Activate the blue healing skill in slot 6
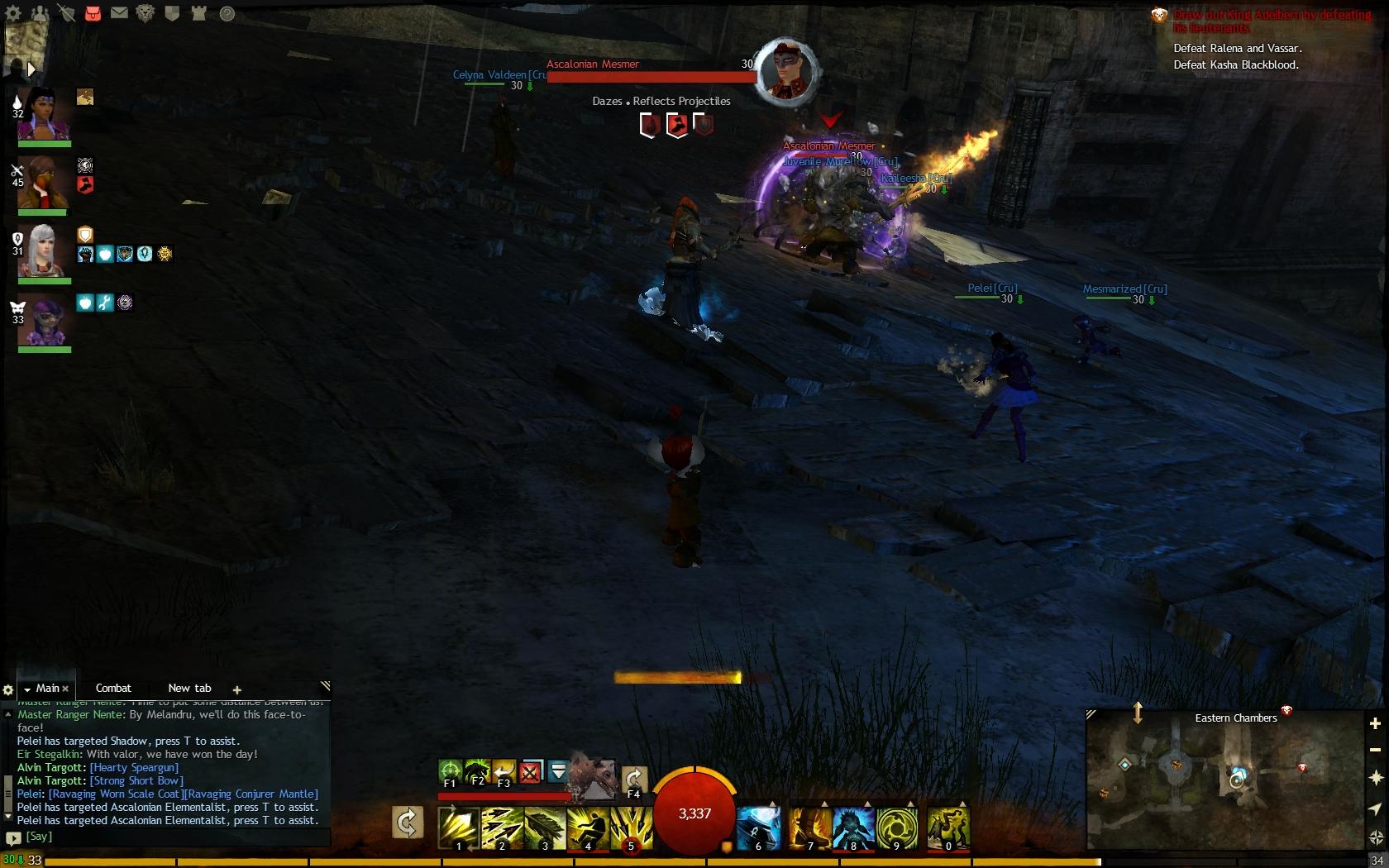 758,827
